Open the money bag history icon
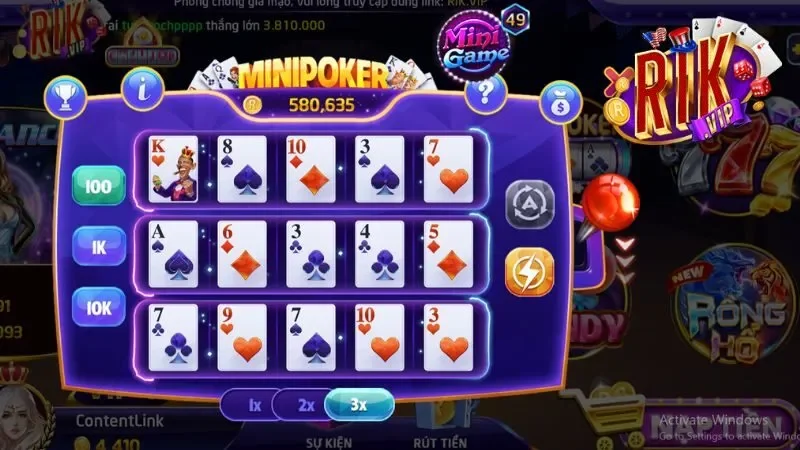800x450 pixels. point(560,102)
